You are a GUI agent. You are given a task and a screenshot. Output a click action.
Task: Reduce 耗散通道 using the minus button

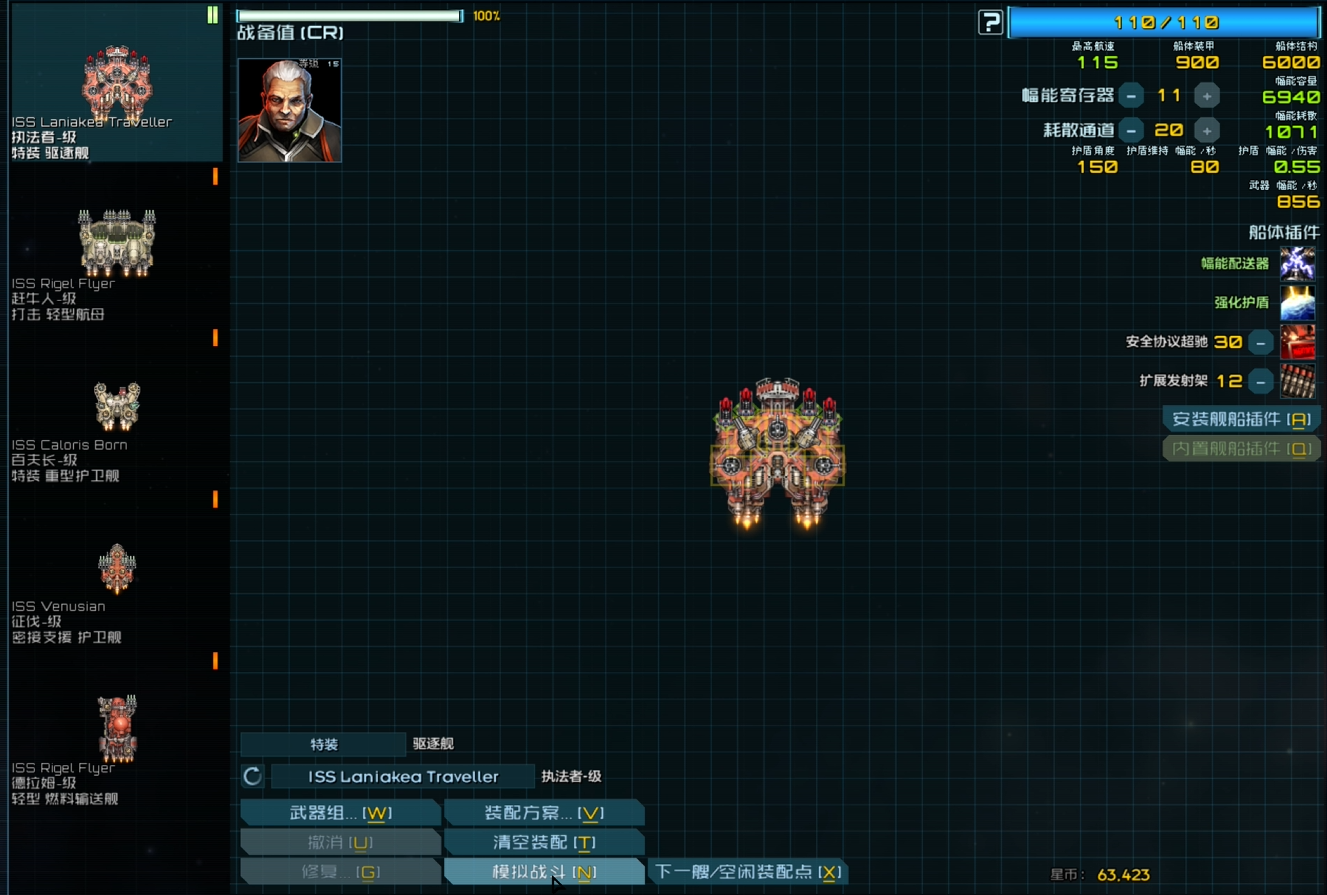(x=1131, y=131)
